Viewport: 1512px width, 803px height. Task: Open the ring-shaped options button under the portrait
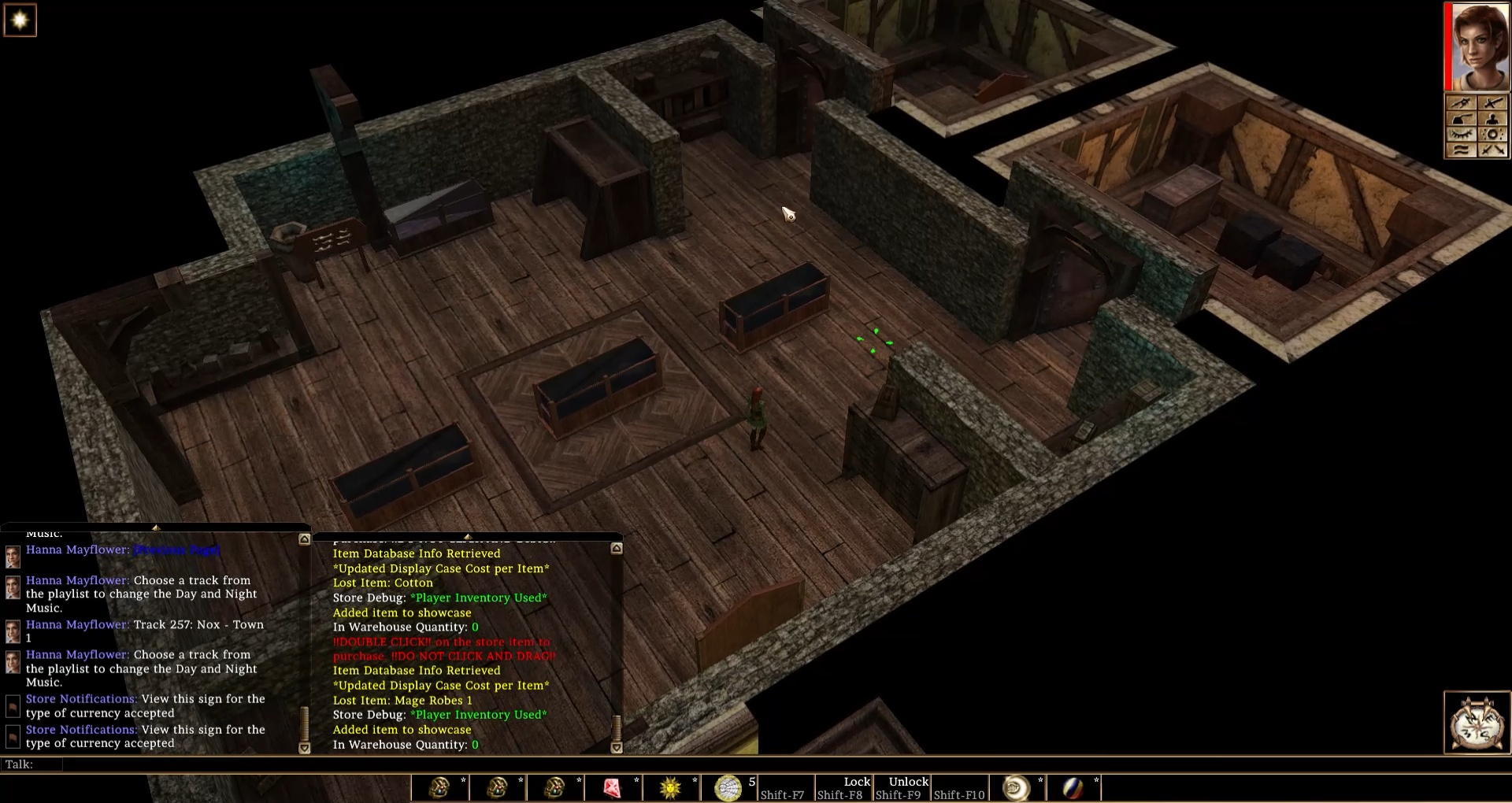pyautogui.click(x=1492, y=135)
